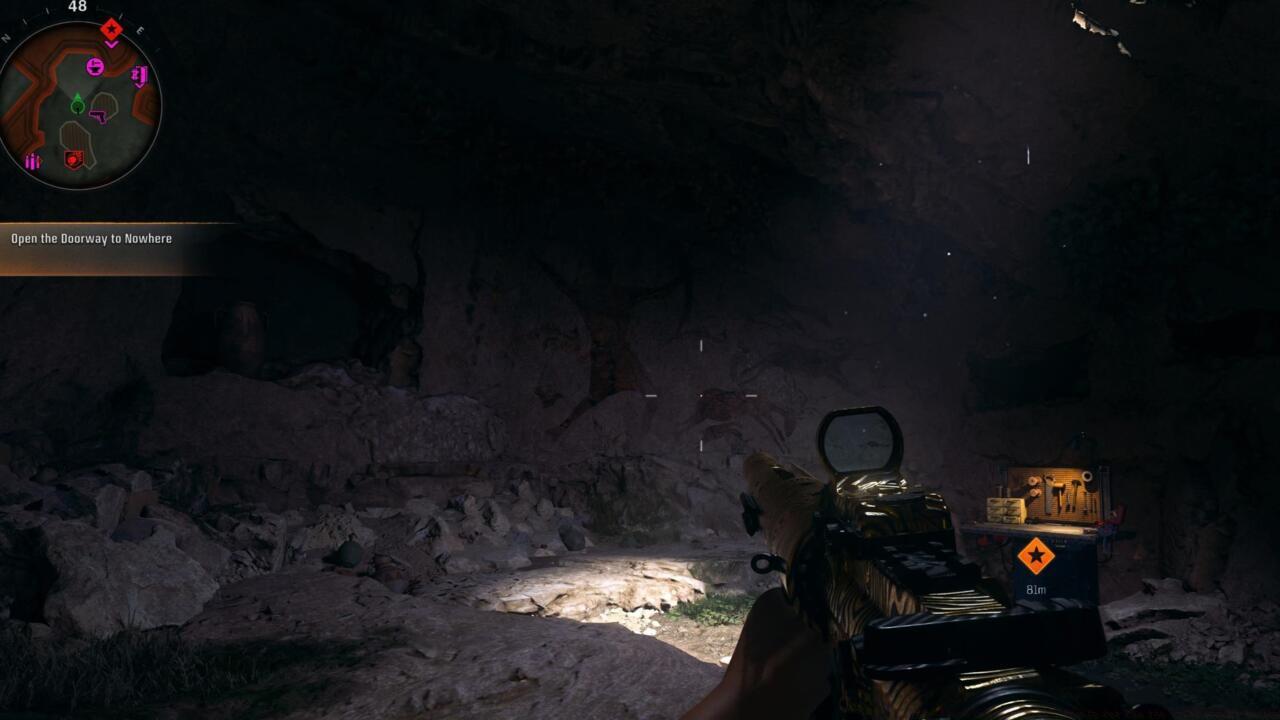1280x720 pixels.
Task: Click the red star objective marker on minimap
Action: pos(111,28)
